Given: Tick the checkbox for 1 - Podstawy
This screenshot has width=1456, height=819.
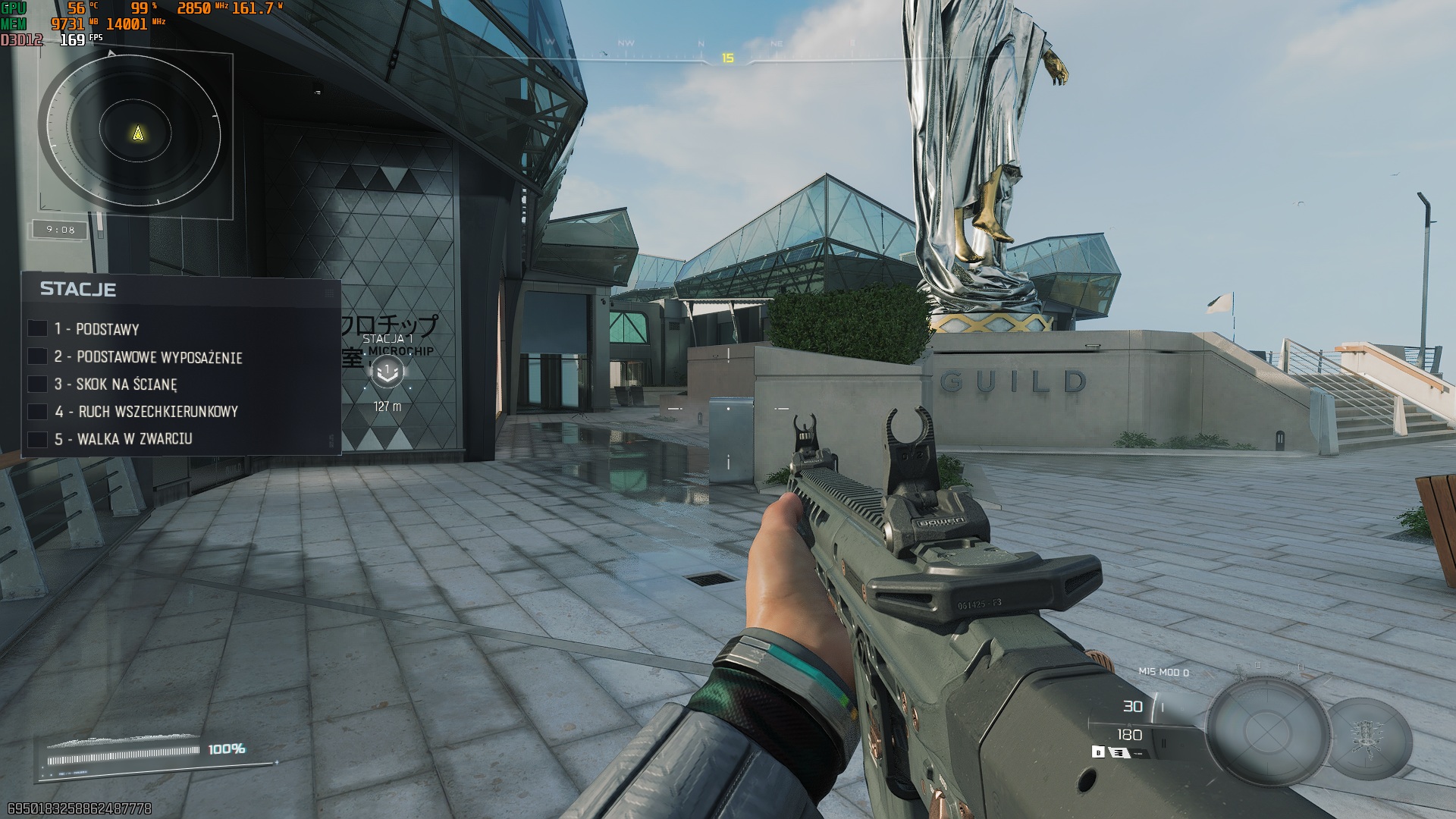Looking at the screenshot, I should pos(37,328).
